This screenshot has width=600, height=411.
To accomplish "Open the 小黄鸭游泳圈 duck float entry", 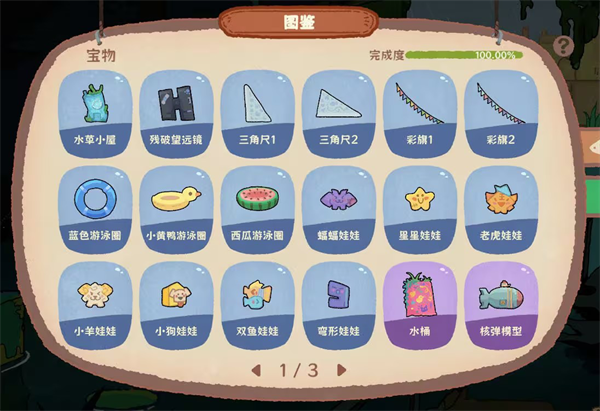I will click(176, 207).
